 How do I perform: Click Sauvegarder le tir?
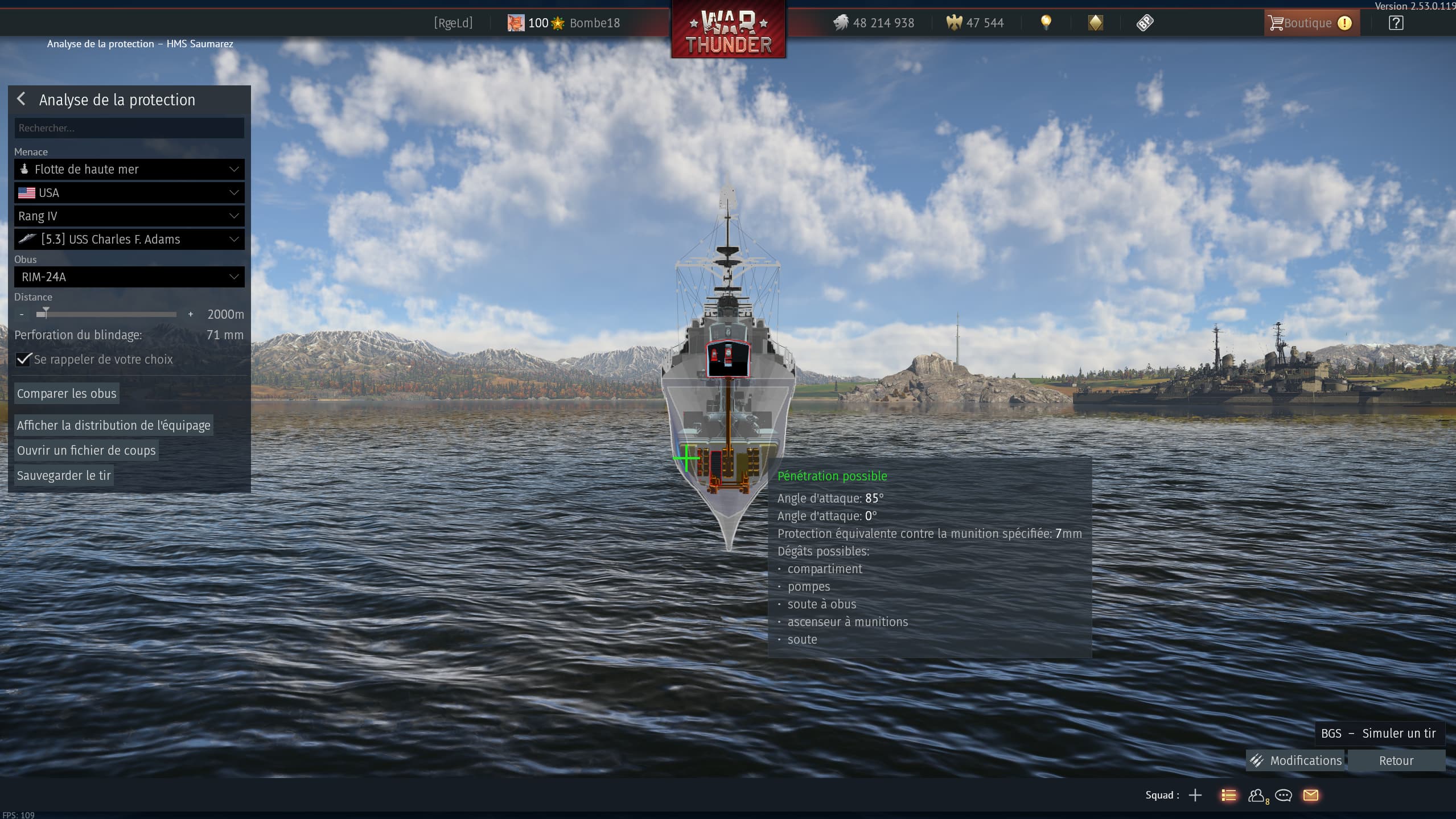[x=64, y=475]
